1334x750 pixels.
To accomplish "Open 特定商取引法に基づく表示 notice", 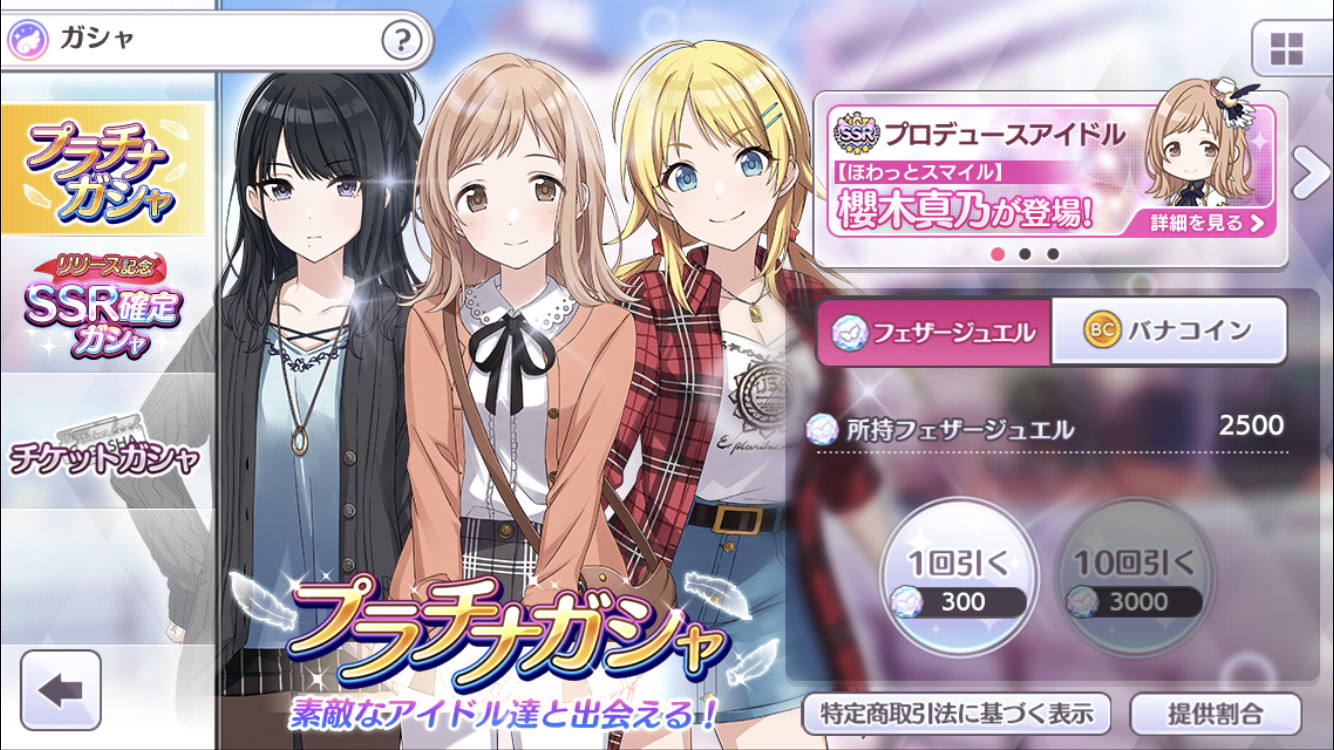I will [x=956, y=714].
